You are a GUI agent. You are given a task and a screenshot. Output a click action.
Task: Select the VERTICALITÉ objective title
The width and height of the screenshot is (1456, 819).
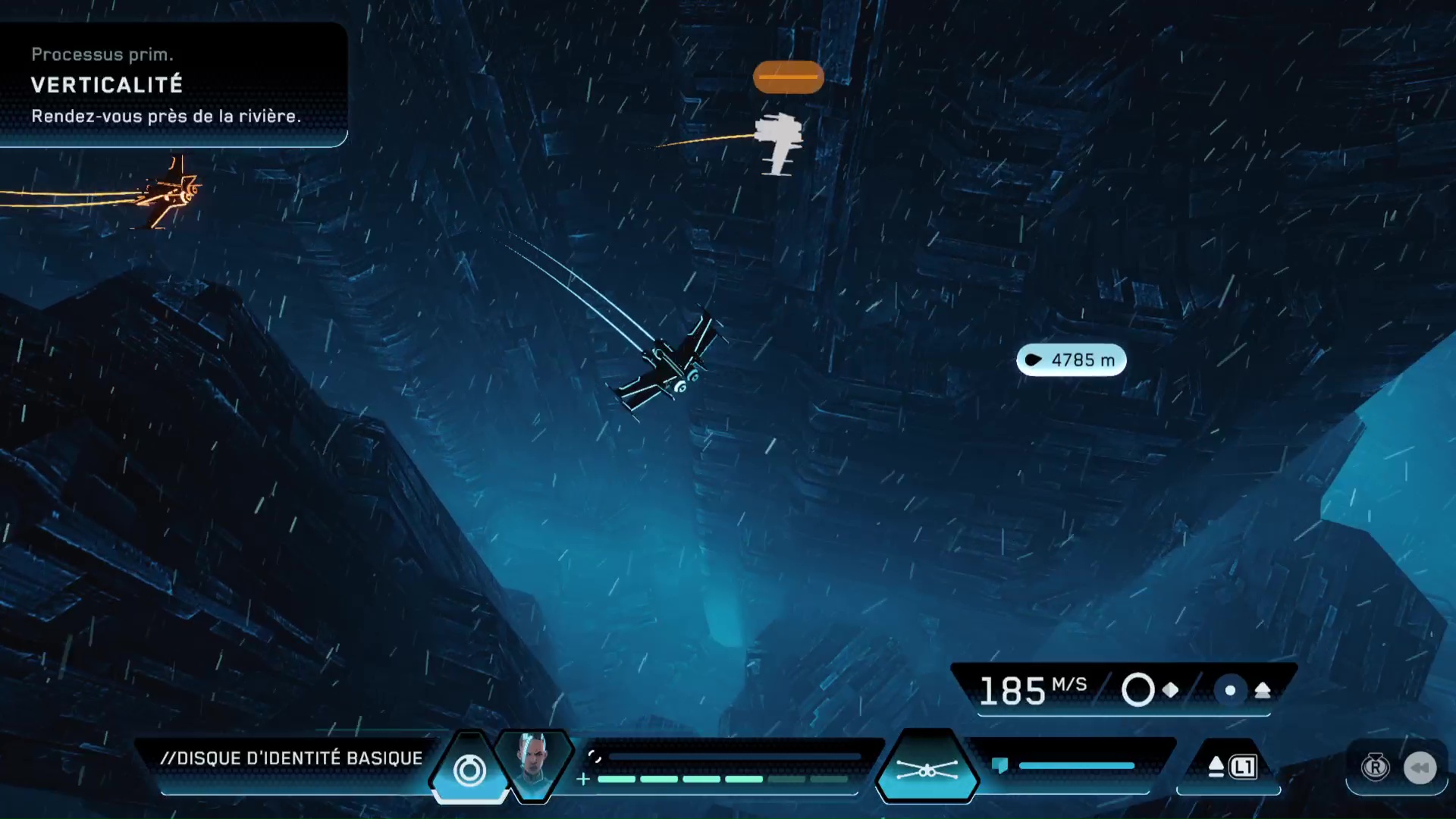click(108, 85)
